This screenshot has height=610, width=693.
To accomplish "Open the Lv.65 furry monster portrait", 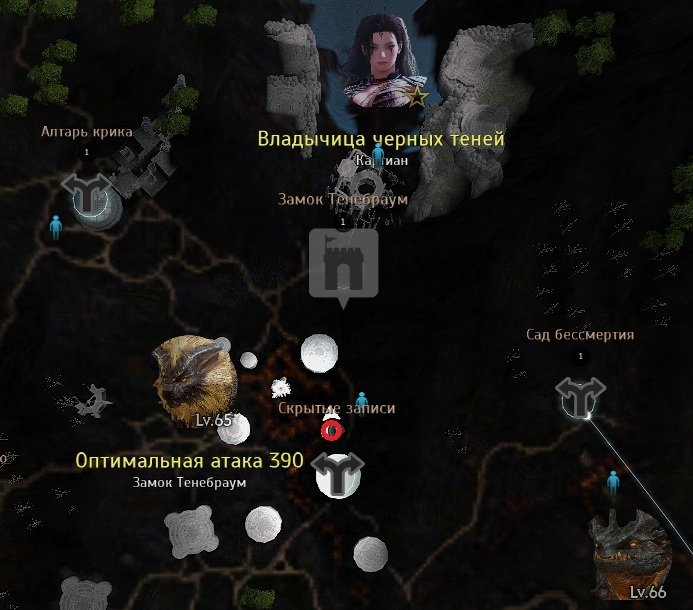I will 193,379.
